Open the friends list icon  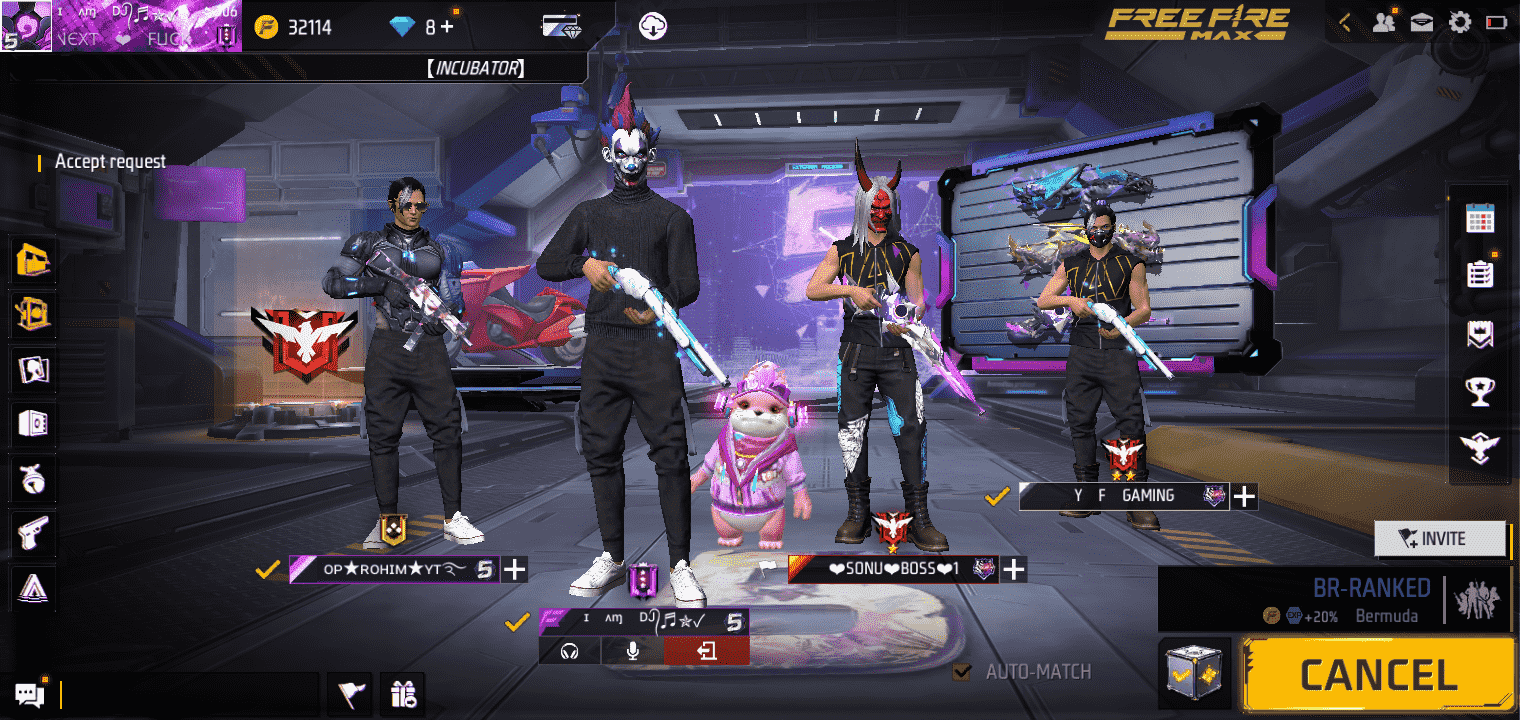1384,22
